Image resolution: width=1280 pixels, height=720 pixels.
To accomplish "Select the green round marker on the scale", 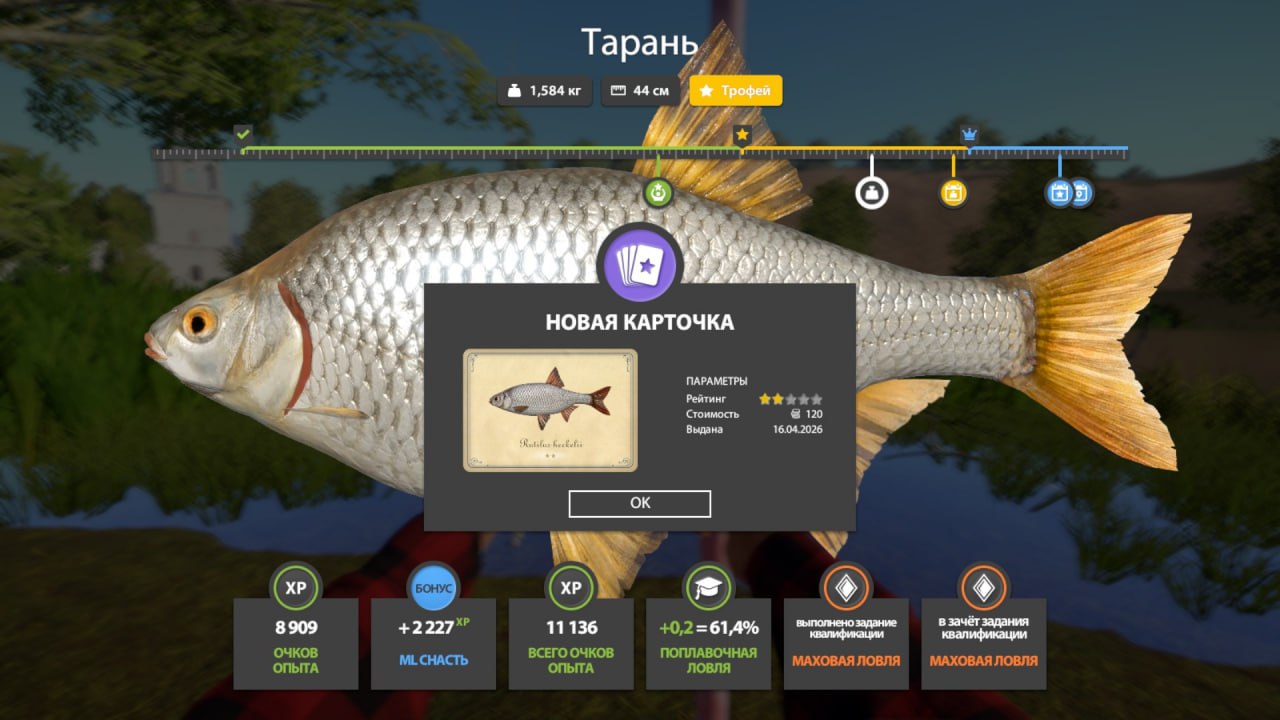I will click(x=658, y=192).
